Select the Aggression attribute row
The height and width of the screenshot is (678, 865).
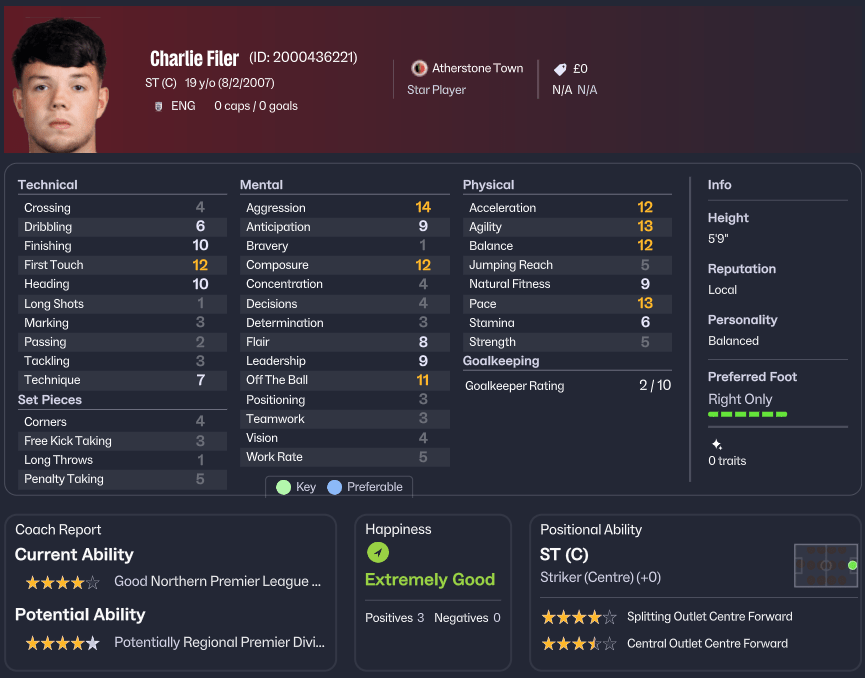pyautogui.click(x=338, y=208)
